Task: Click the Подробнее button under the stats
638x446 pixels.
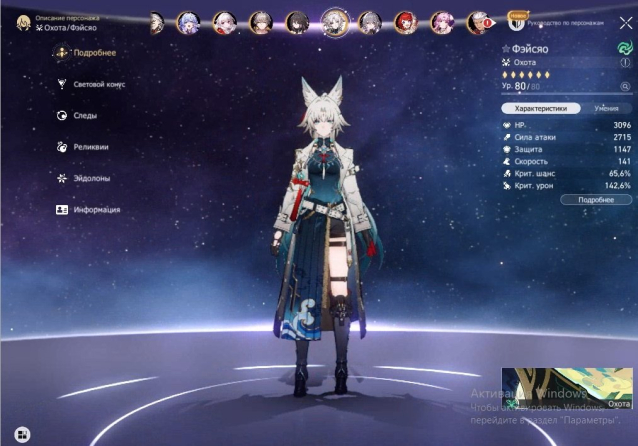Action: click(x=596, y=200)
